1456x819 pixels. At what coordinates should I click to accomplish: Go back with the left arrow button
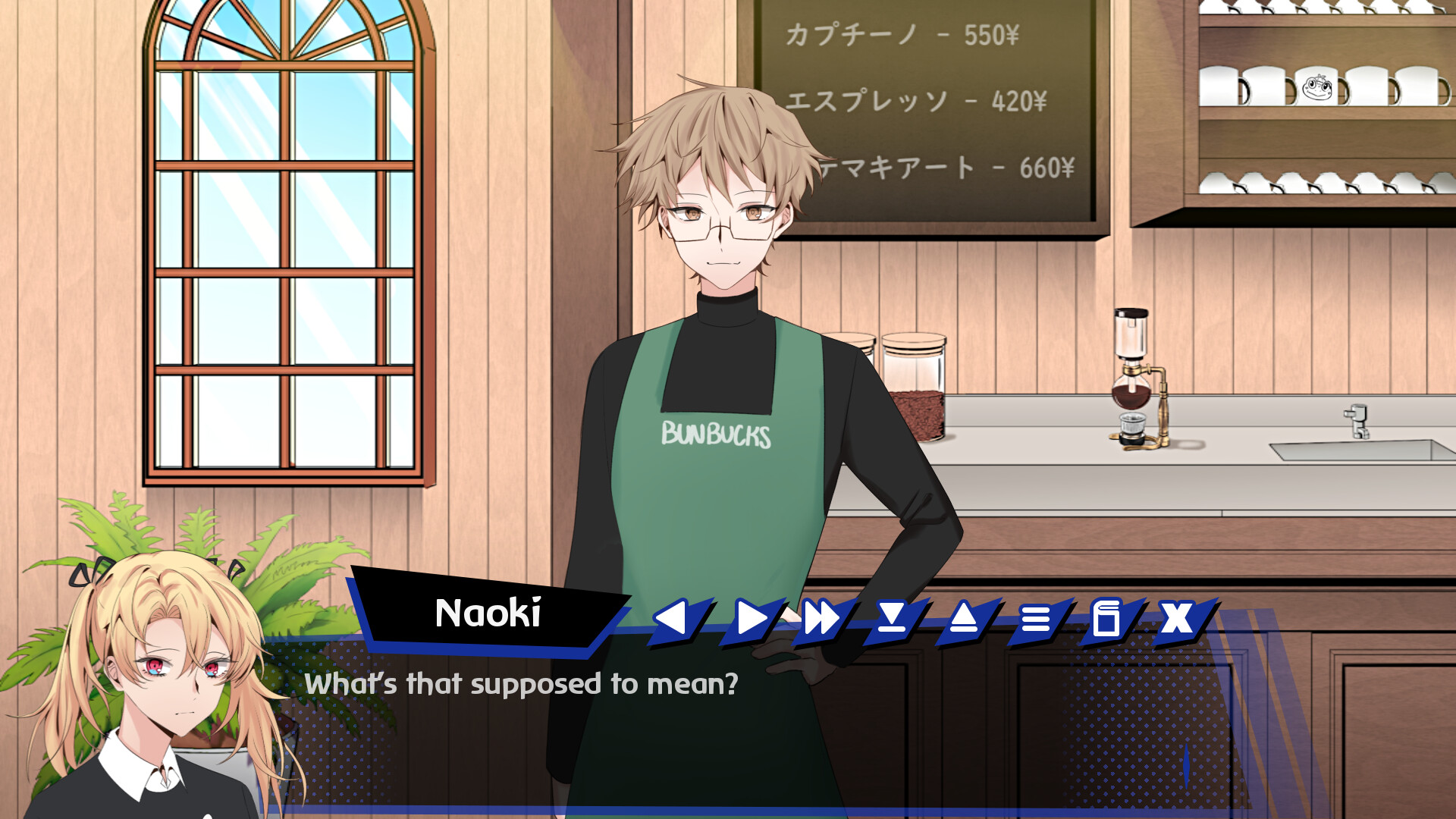click(x=673, y=619)
